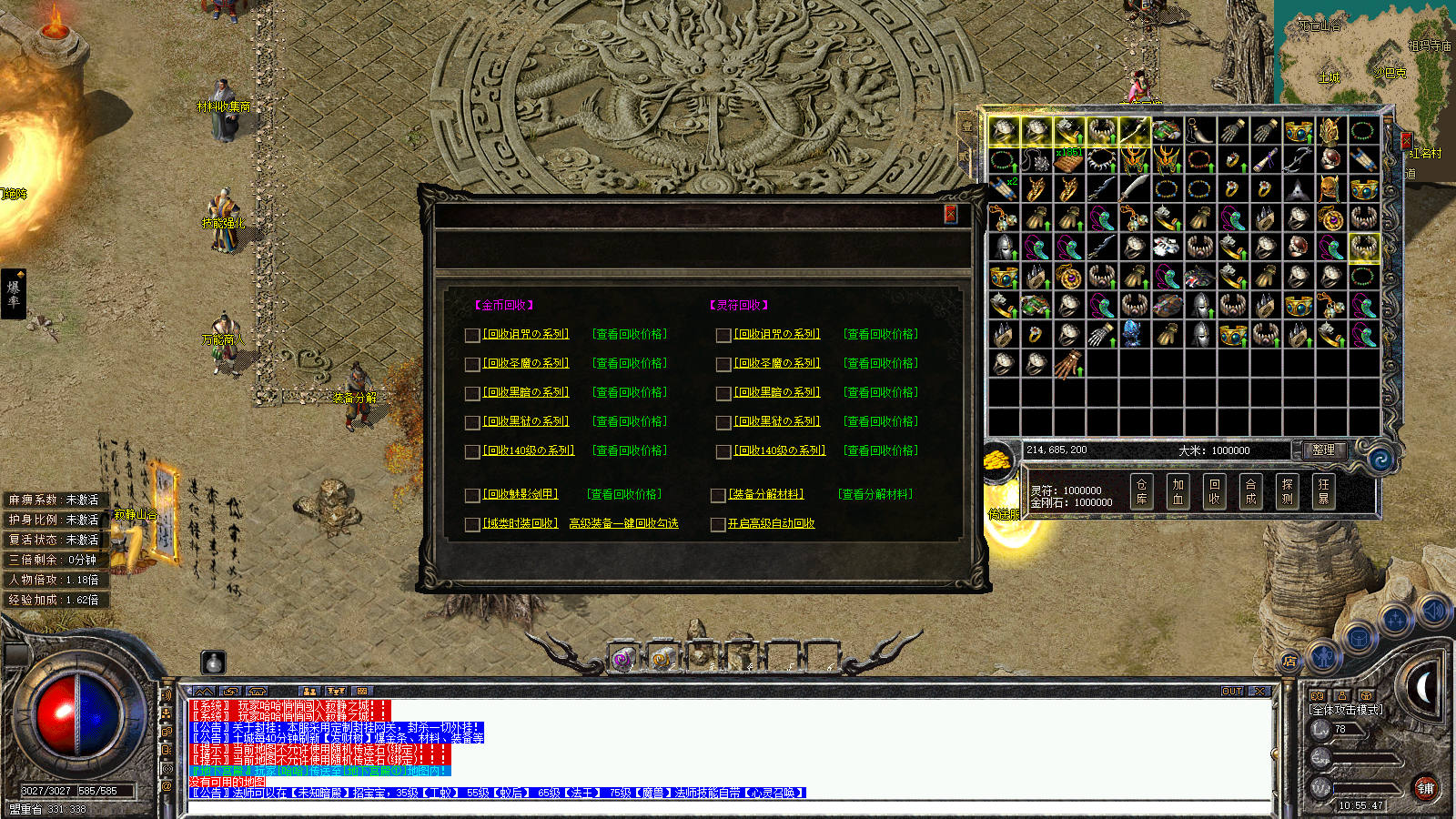Check the 装备分解材料 box

coord(718,495)
